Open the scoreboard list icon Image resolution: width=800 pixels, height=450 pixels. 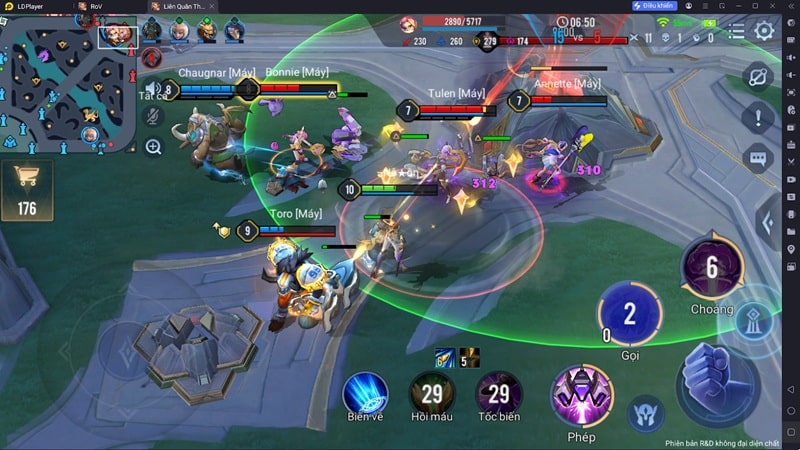click(x=737, y=30)
